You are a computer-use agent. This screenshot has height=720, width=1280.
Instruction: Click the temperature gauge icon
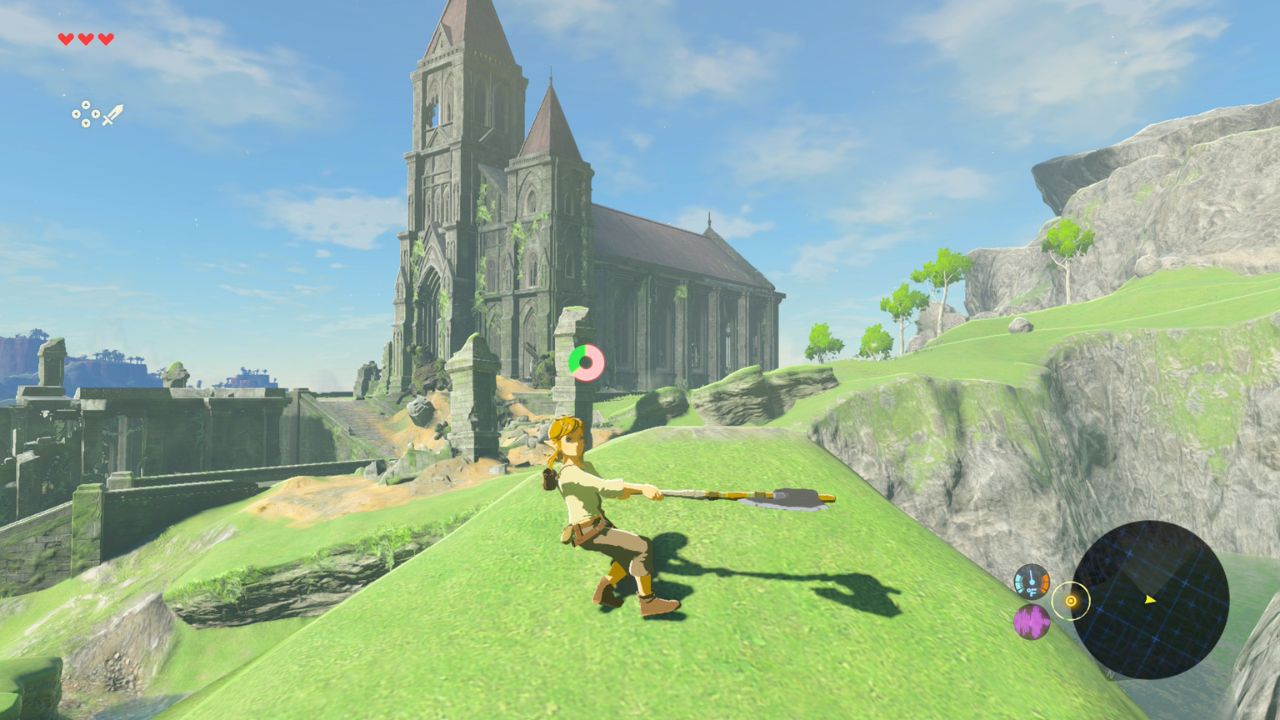[1031, 581]
